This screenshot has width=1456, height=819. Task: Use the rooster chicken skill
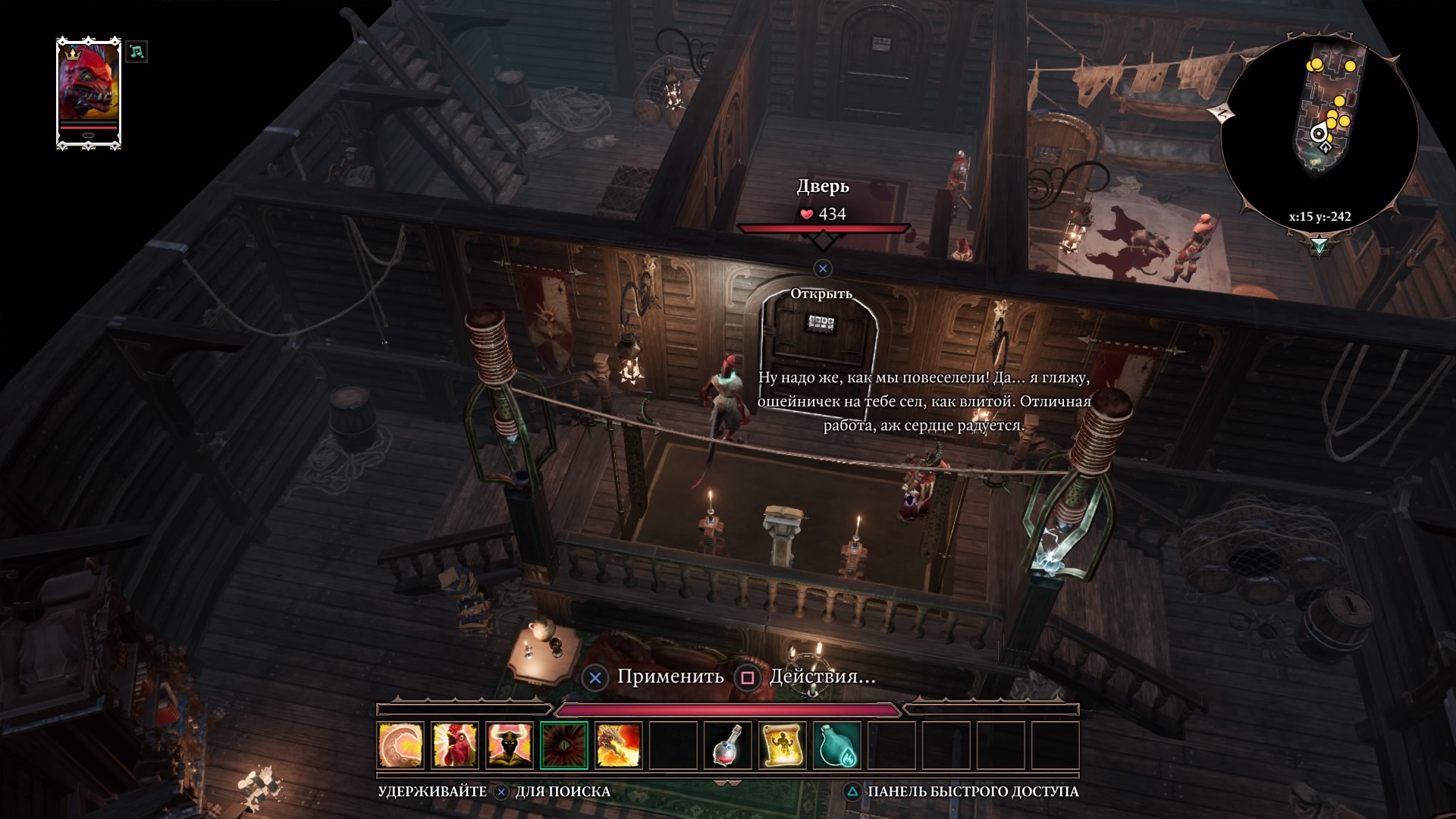point(455,745)
